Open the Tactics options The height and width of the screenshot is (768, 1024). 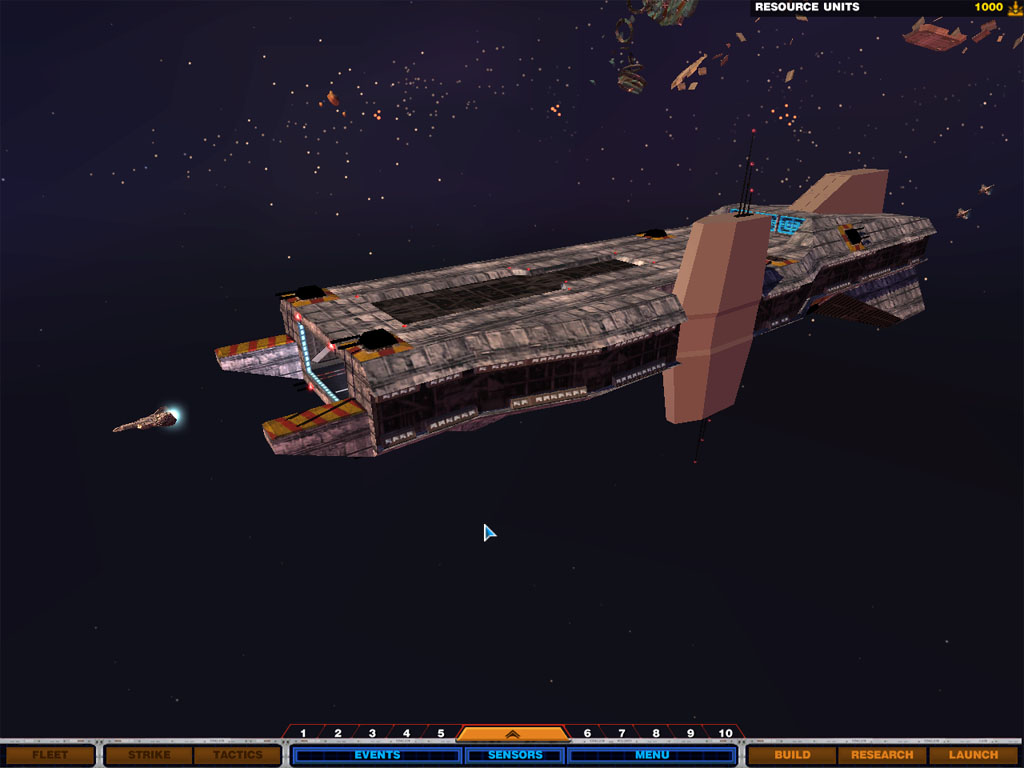click(x=237, y=755)
